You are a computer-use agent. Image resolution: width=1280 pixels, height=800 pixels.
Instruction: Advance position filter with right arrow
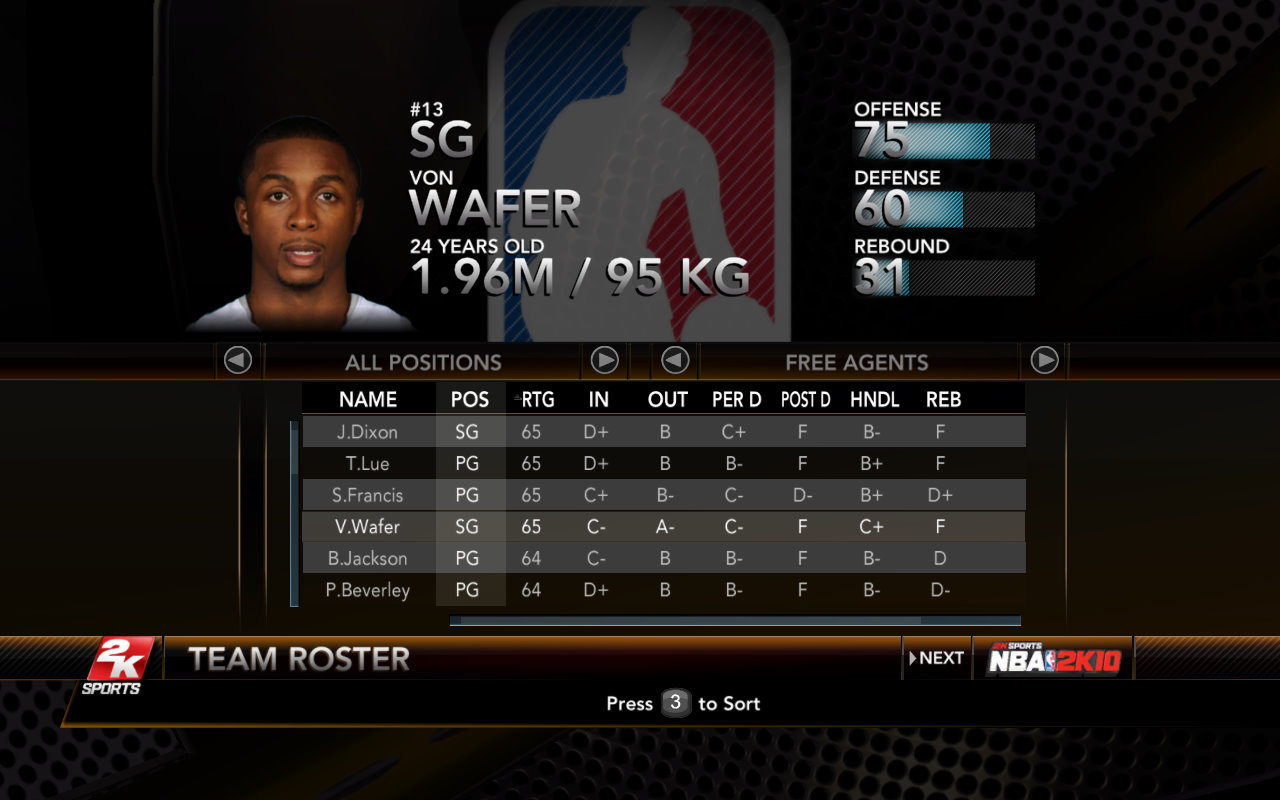point(604,360)
